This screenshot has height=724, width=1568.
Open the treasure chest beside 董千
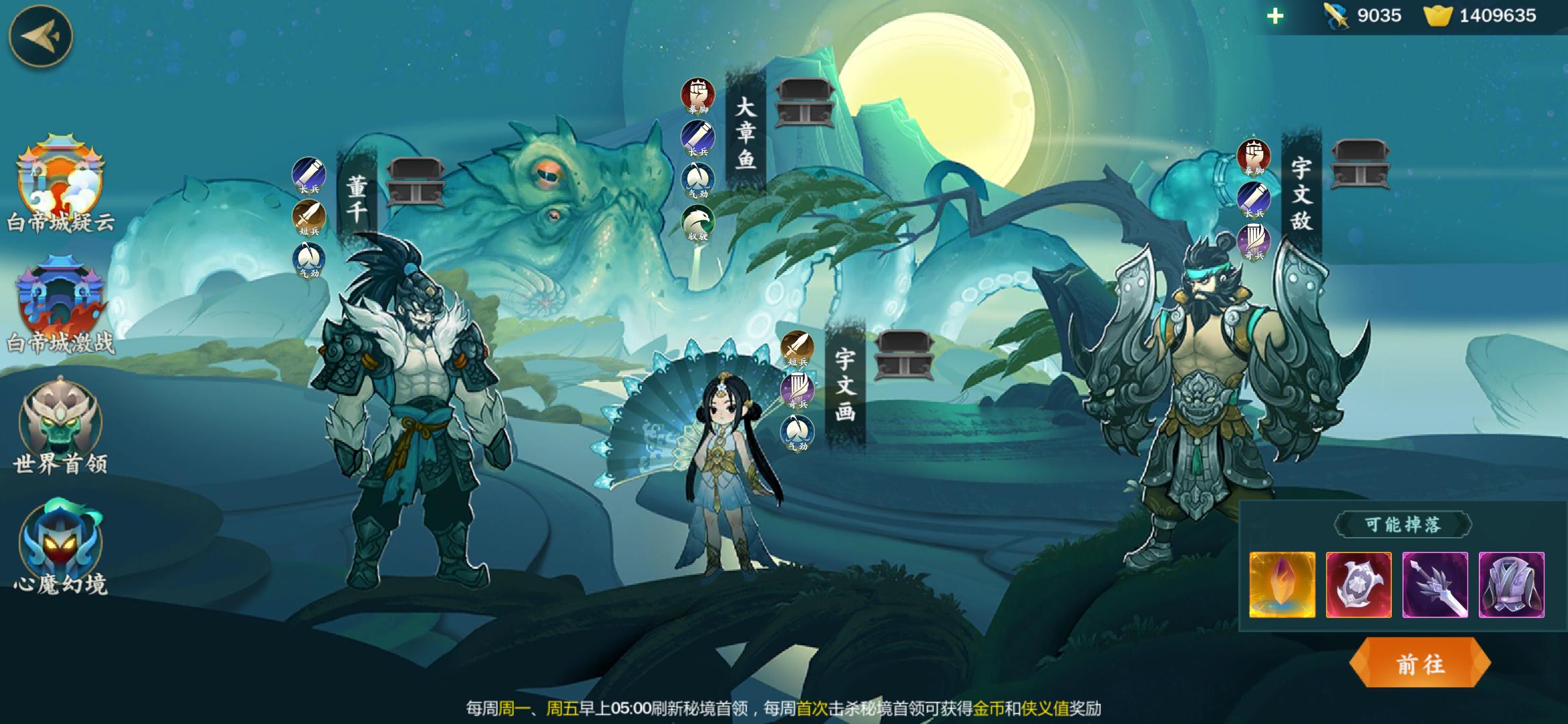pos(415,180)
